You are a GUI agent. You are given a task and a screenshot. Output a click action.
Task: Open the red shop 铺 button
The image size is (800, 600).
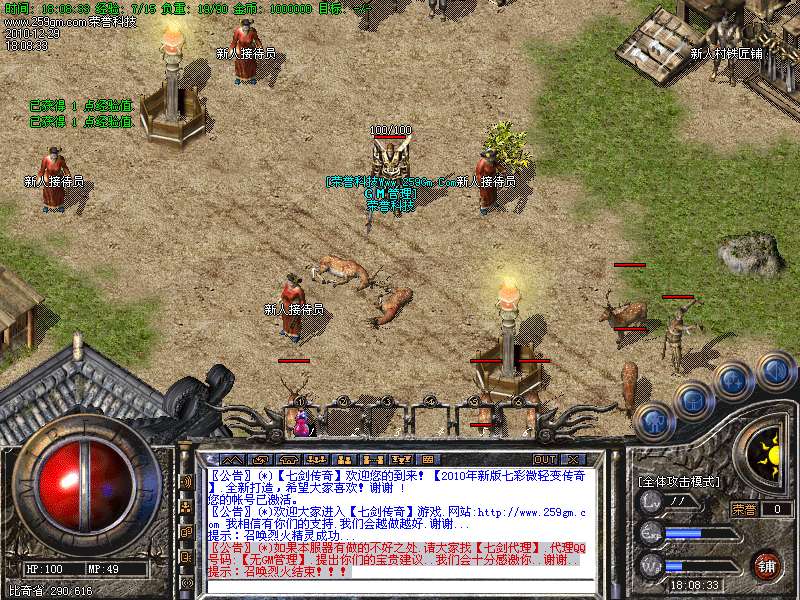click(766, 564)
